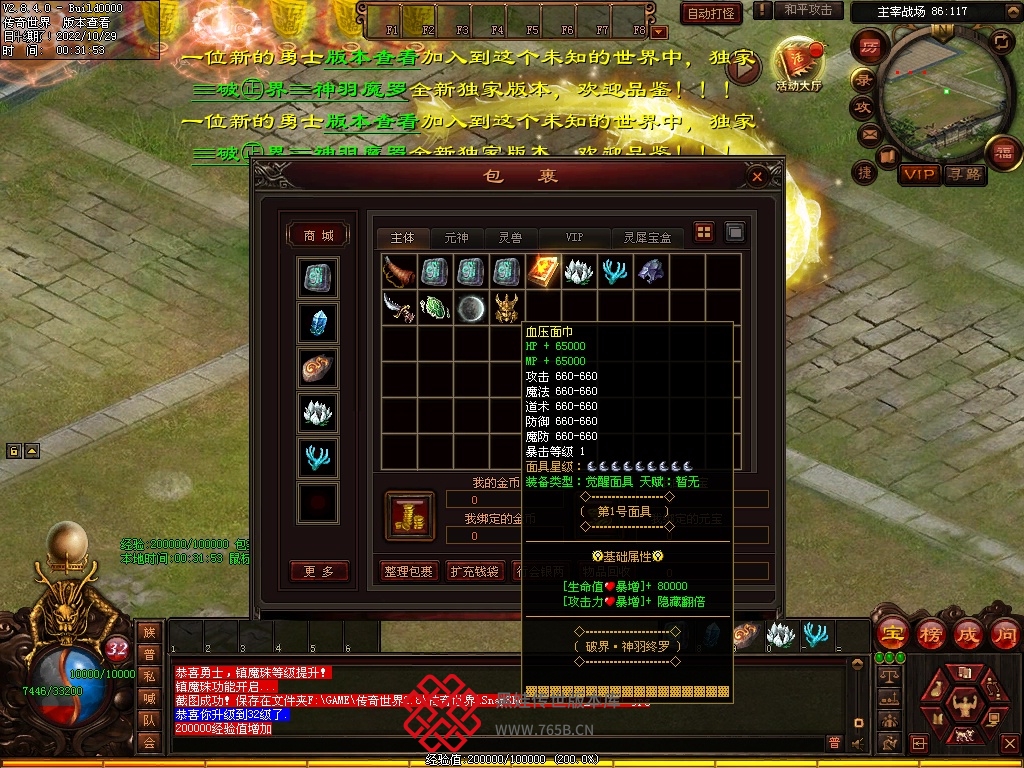
Task: Click the 整理包裹 sort bag button
Action: [x=408, y=571]
